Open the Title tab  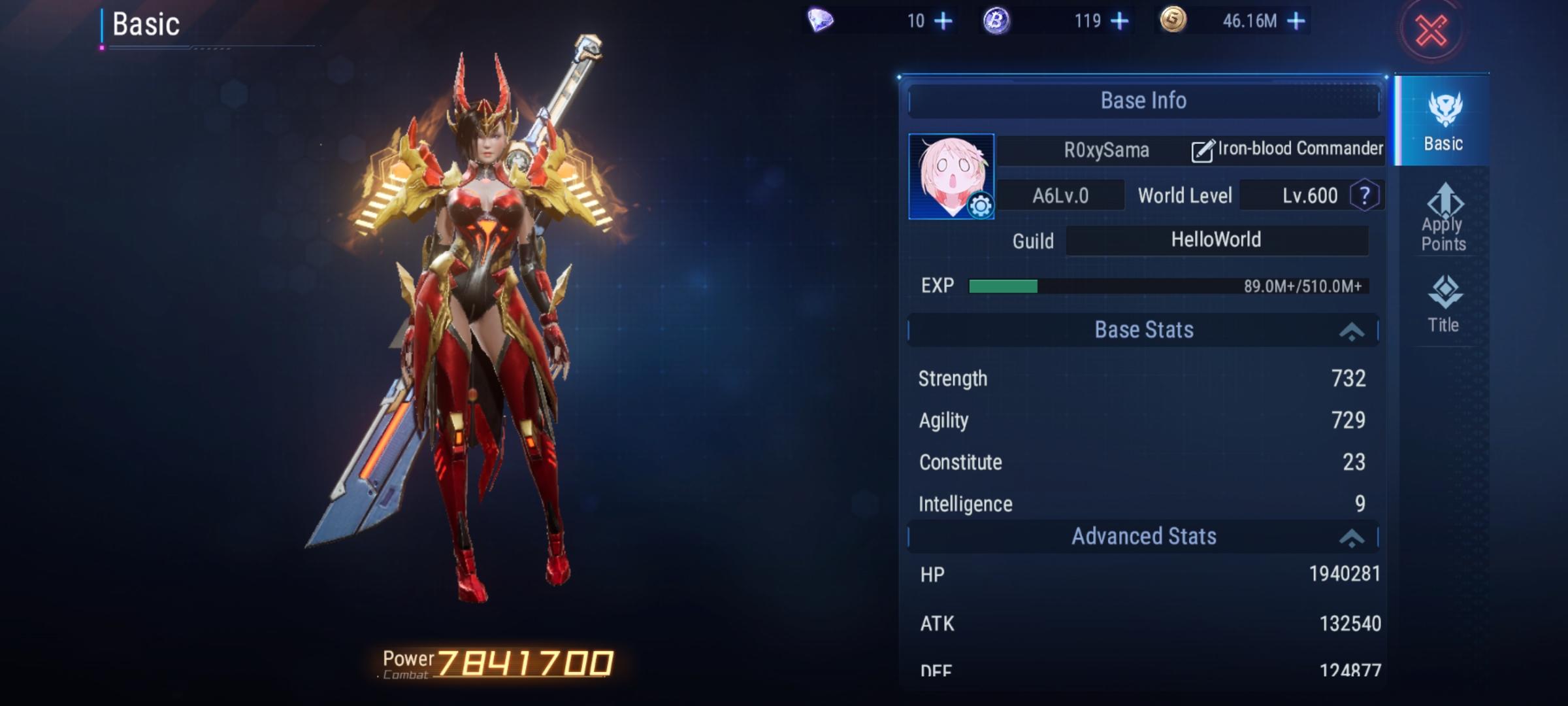click(x=1443, y=304)
